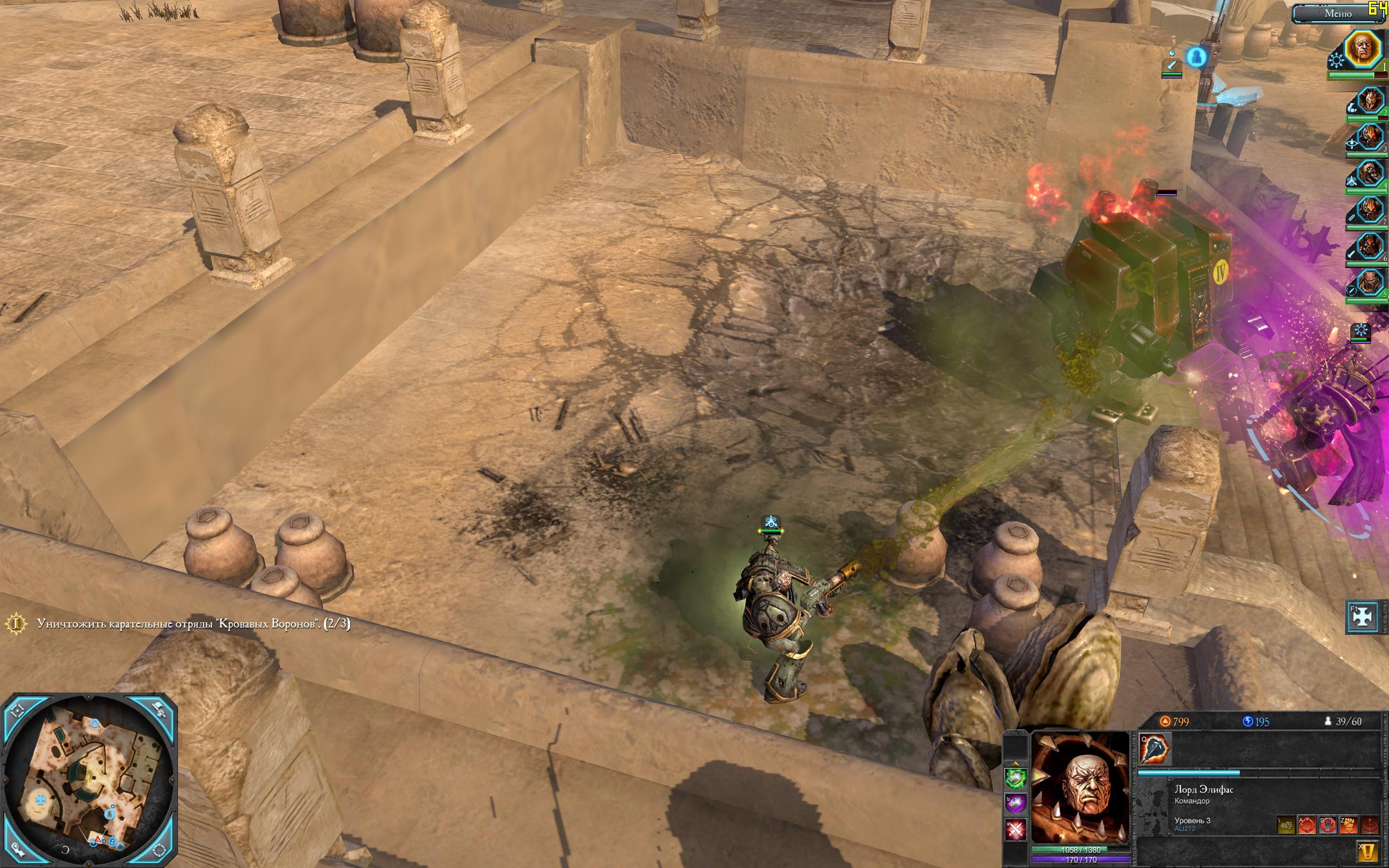Use the purple armor item ability

click(1016, 803)
